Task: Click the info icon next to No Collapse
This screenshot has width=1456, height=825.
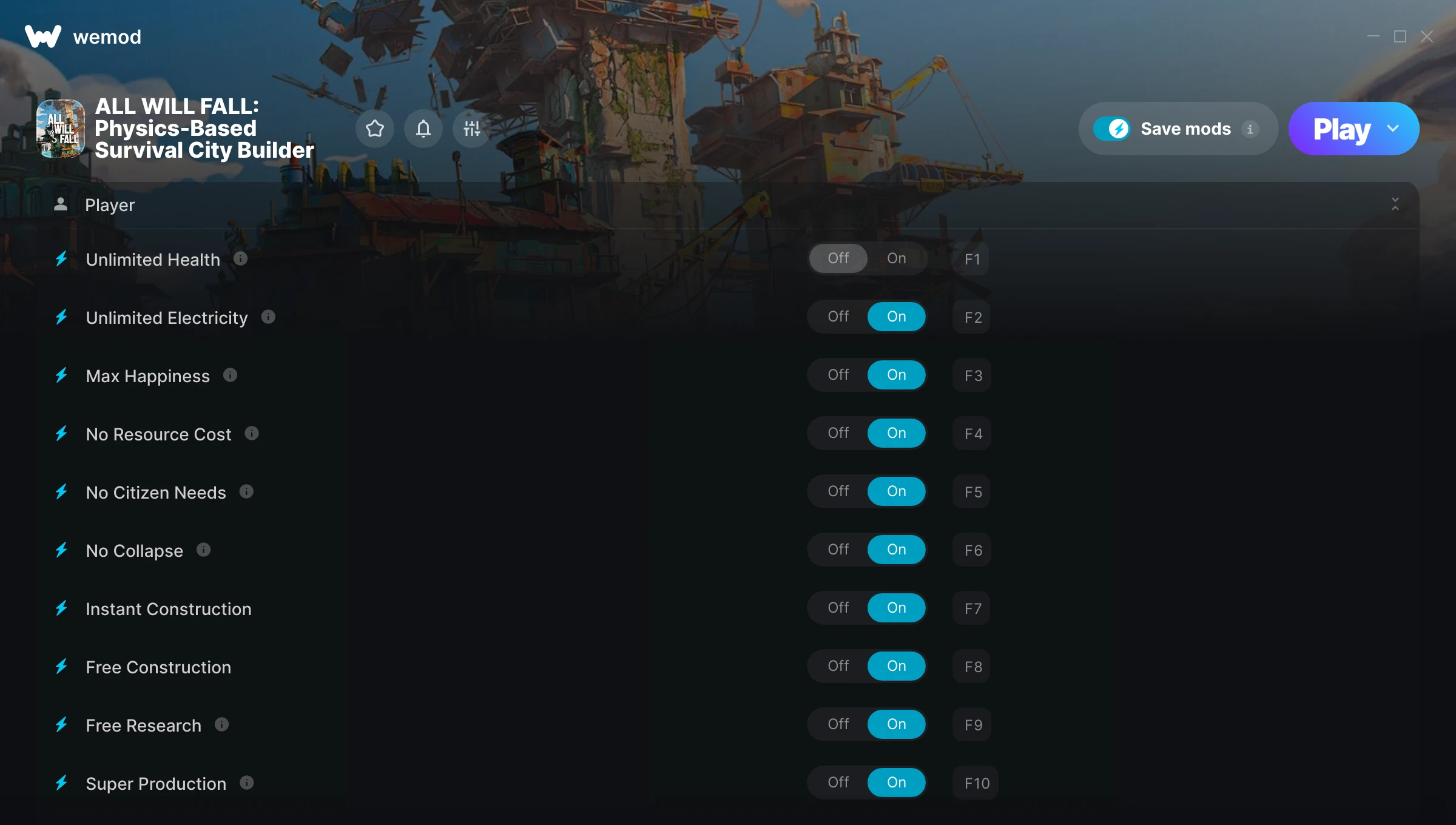Action: (203, 549)
